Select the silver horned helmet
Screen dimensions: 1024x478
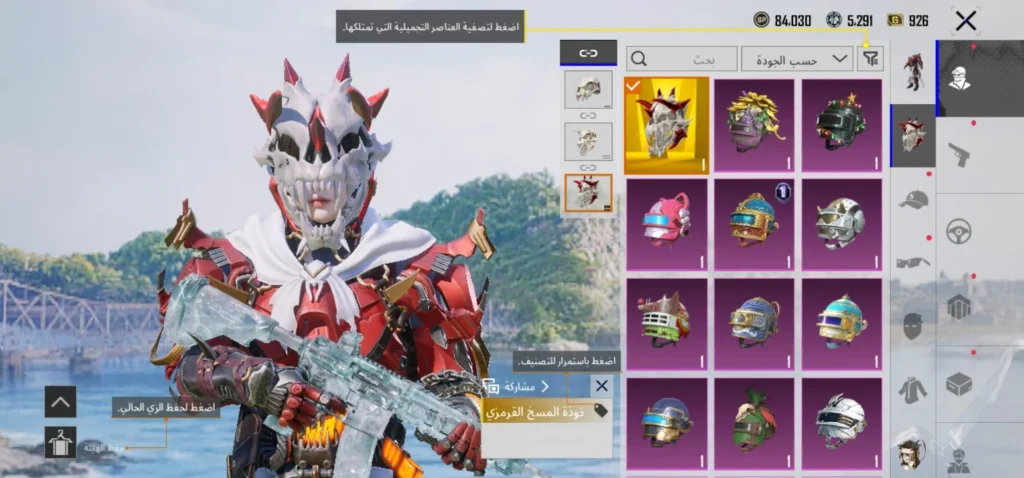click(841, 225)
